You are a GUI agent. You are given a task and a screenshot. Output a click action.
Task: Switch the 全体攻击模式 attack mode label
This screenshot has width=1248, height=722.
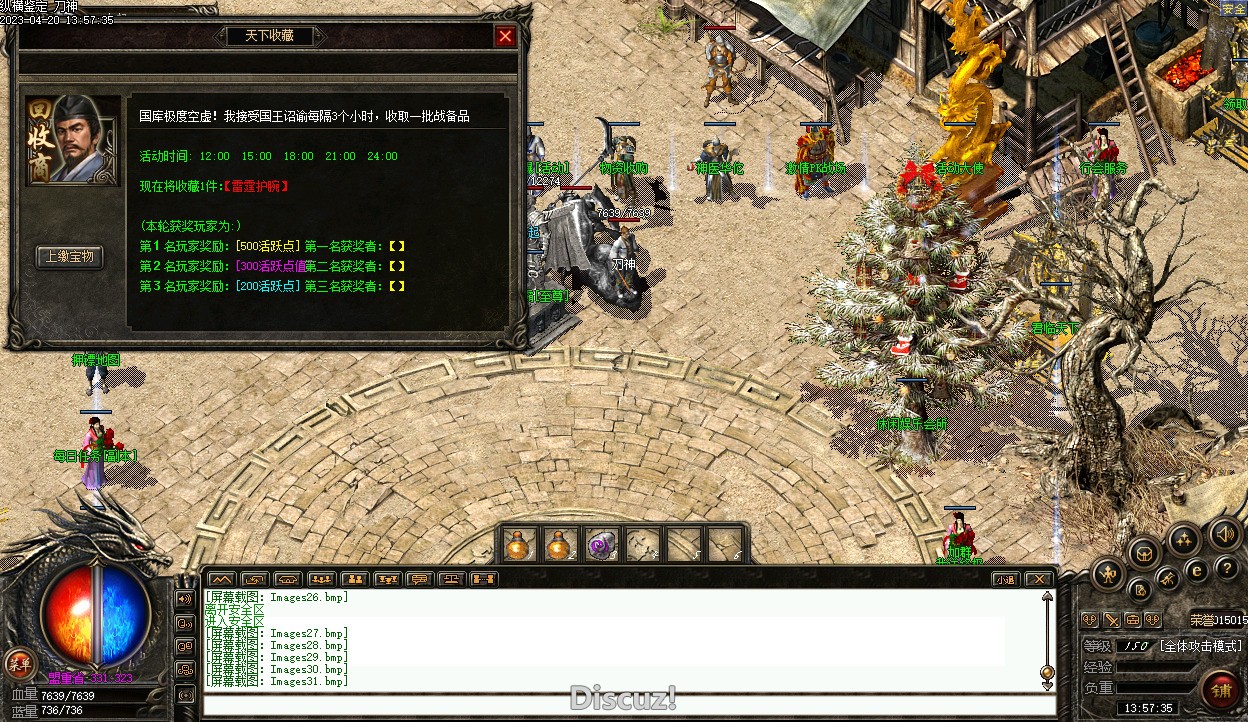[x=1200, y=646]
